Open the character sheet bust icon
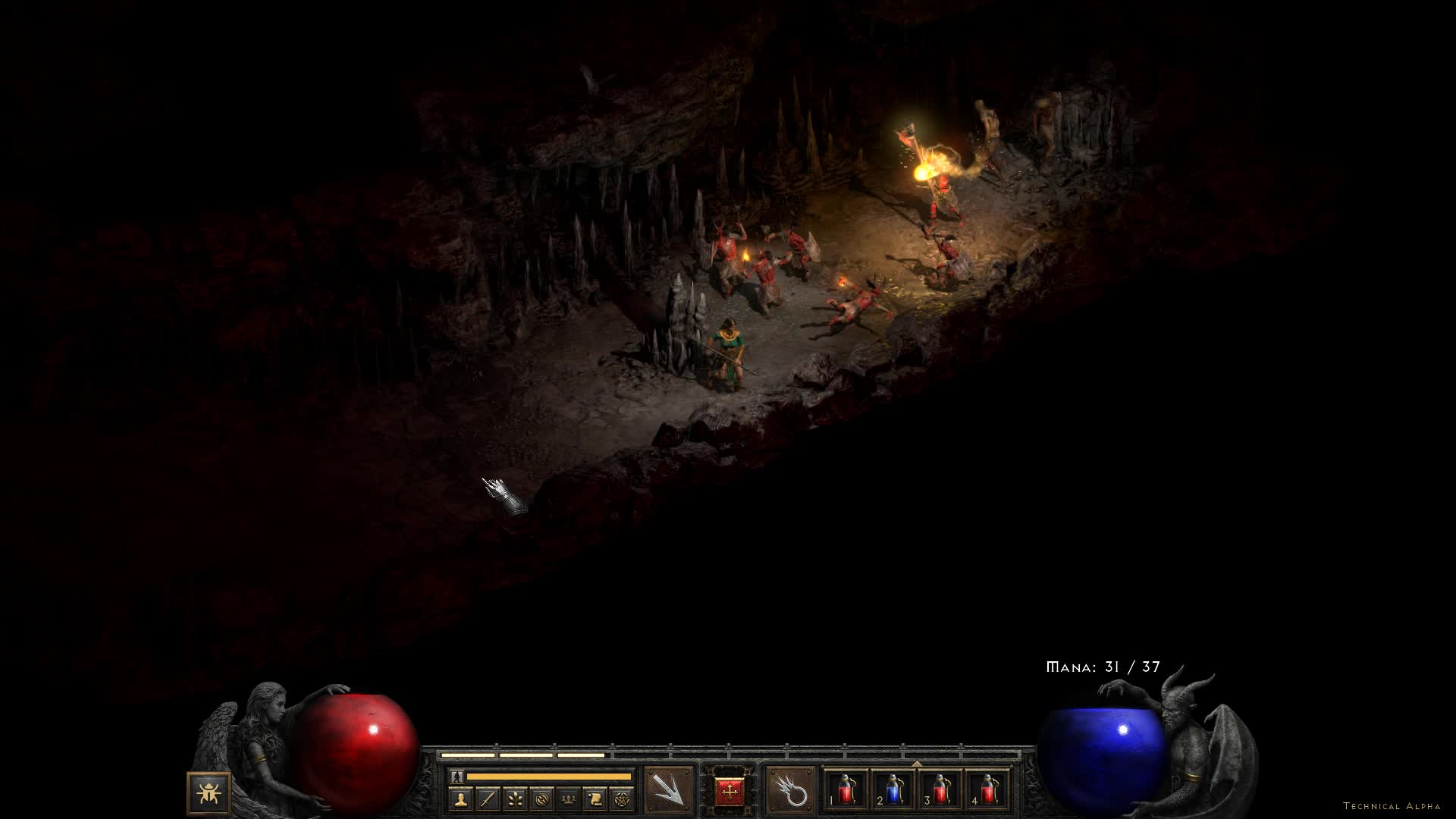 click(x=461, y=799)
